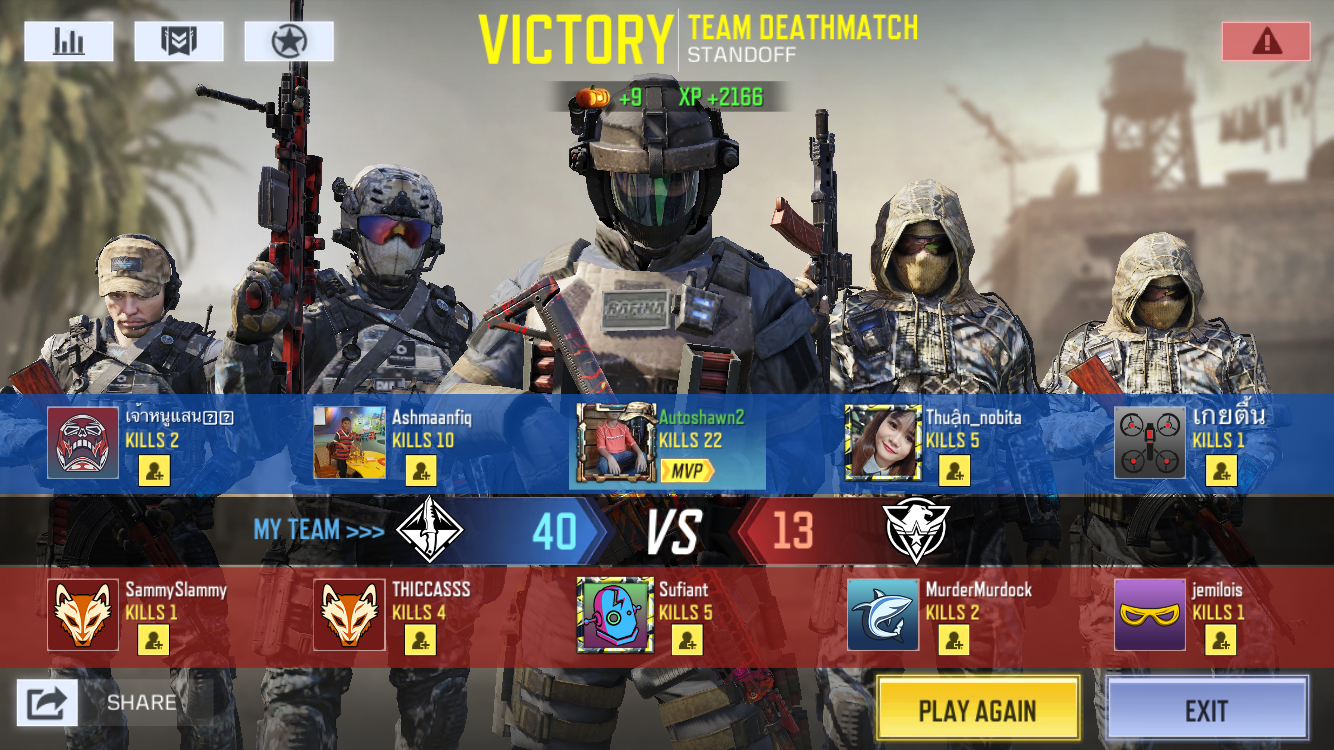View MurderMurdock's shark avatar
1334x750 pixels.
click(883, 614)
